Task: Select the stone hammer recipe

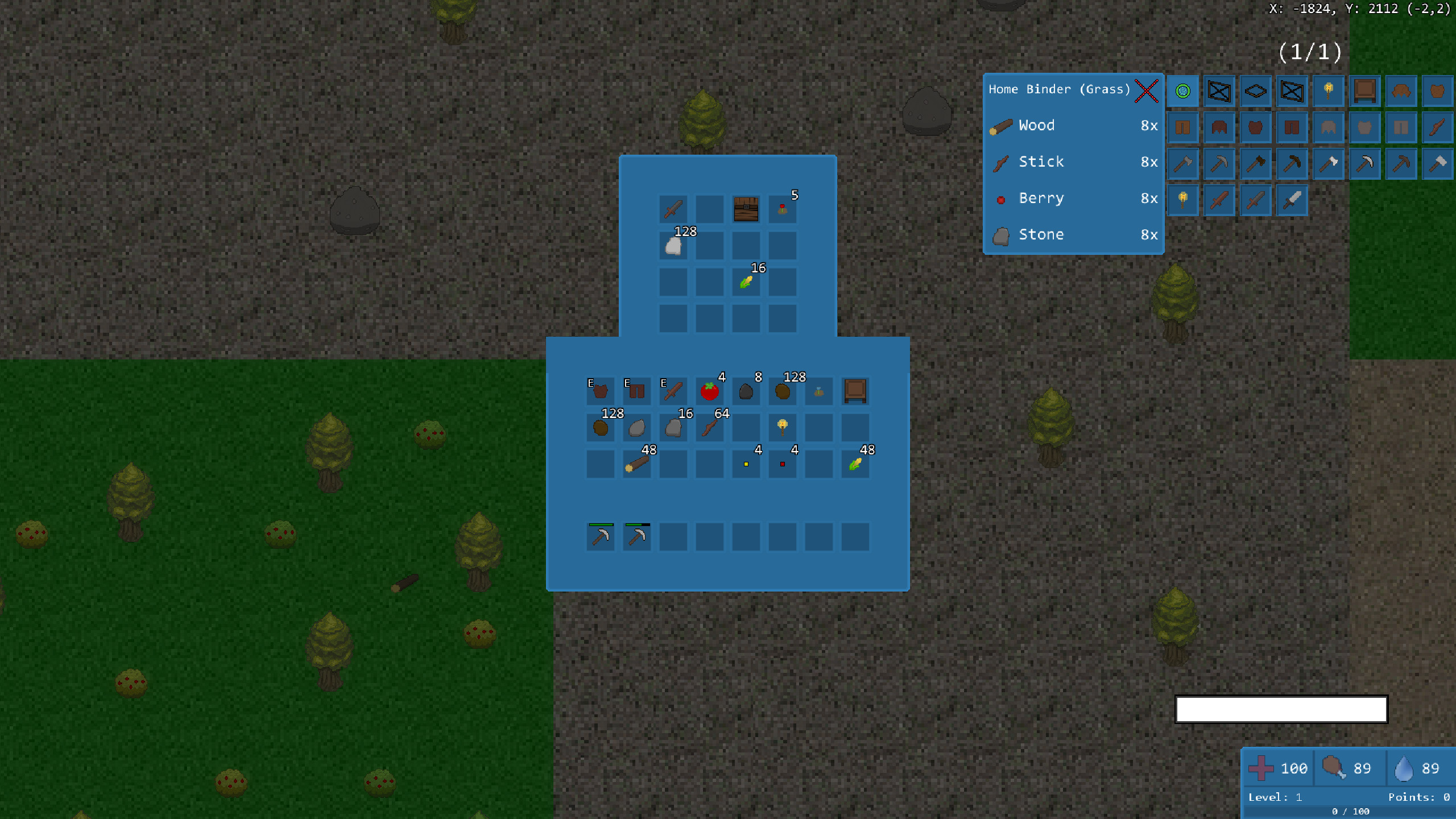Action: coord(1438,163)
